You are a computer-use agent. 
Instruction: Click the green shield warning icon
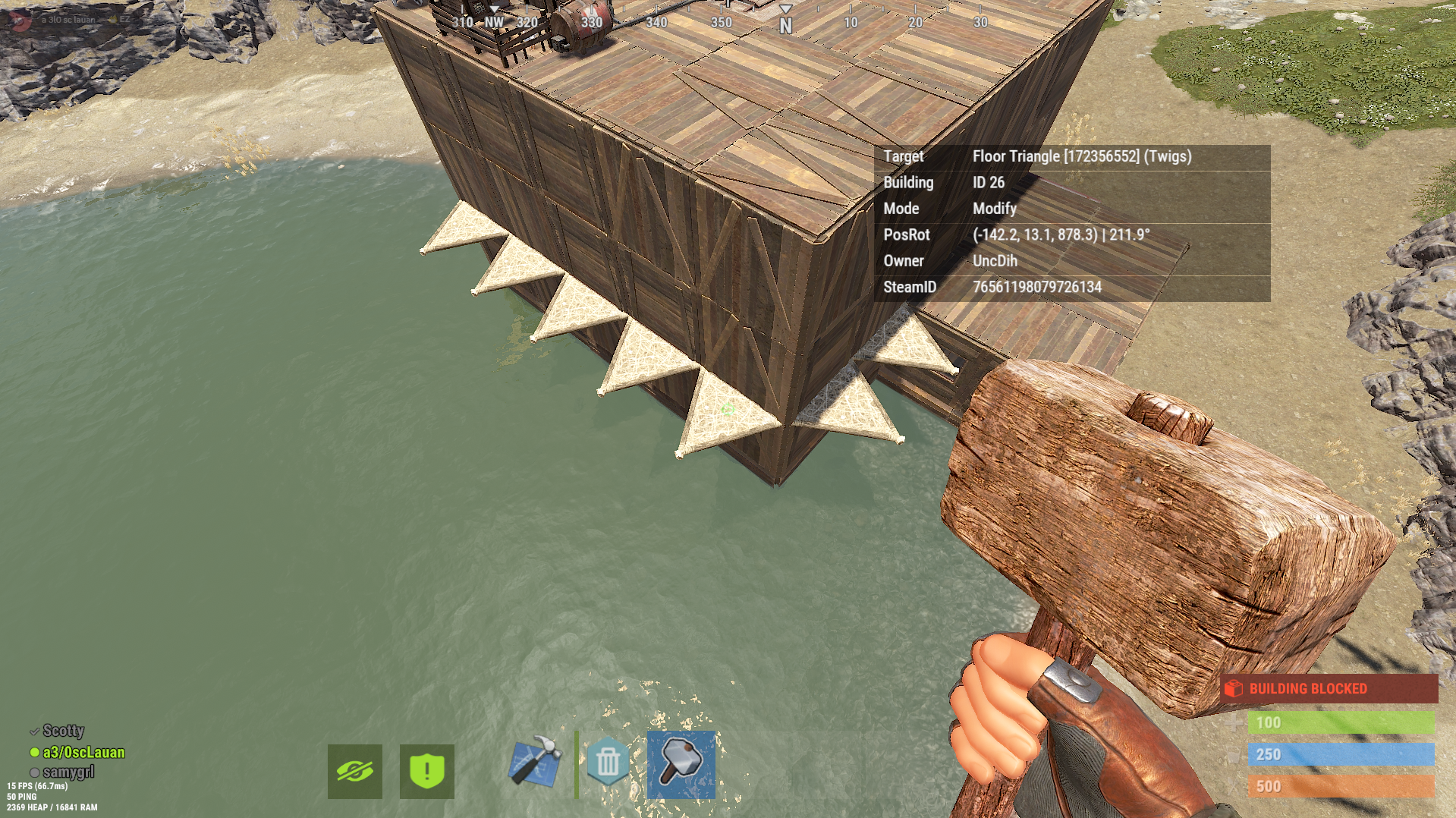click(x=427, y=772)
